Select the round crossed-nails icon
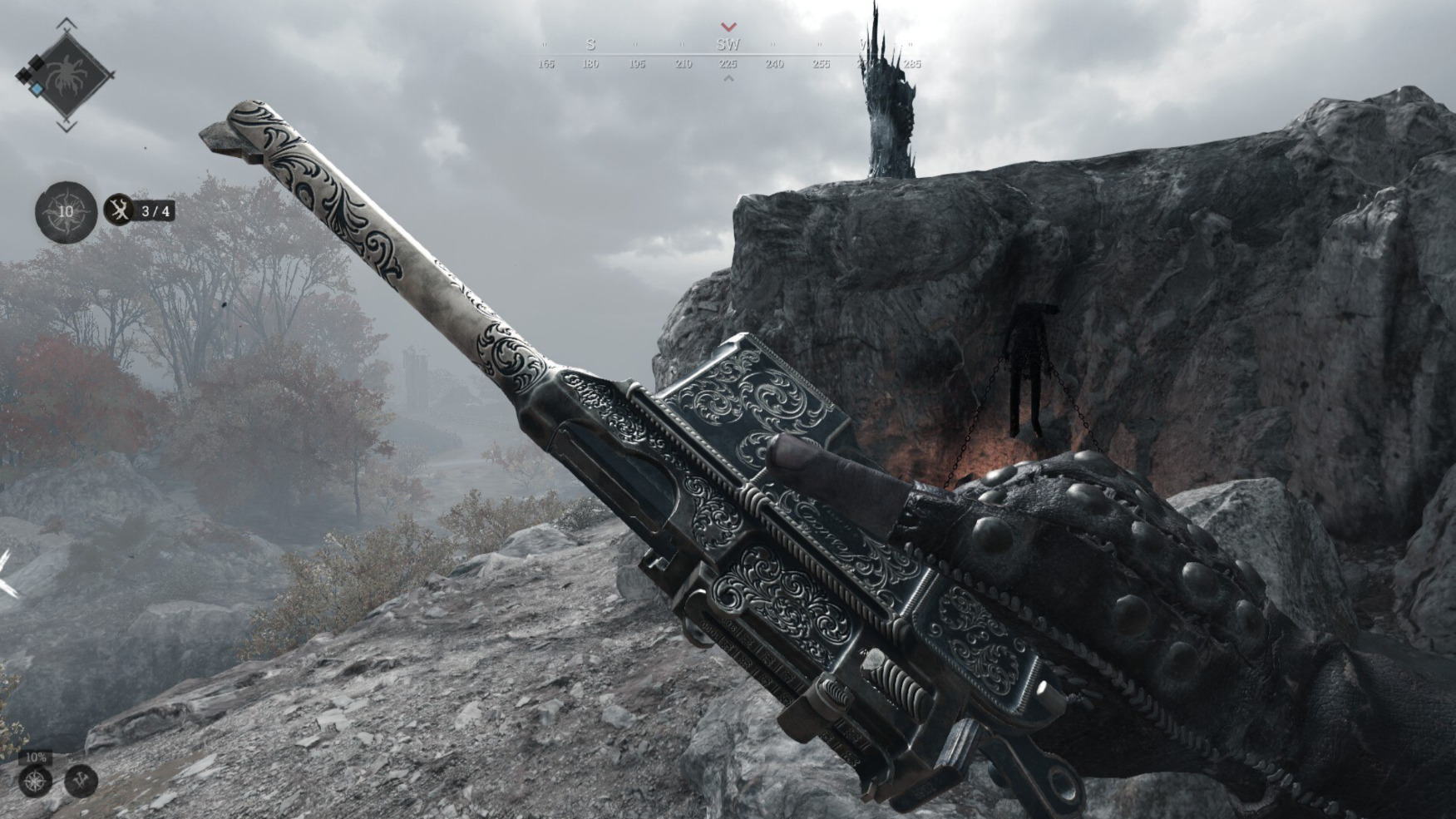 pyautogui.click(x=81, y=782)
